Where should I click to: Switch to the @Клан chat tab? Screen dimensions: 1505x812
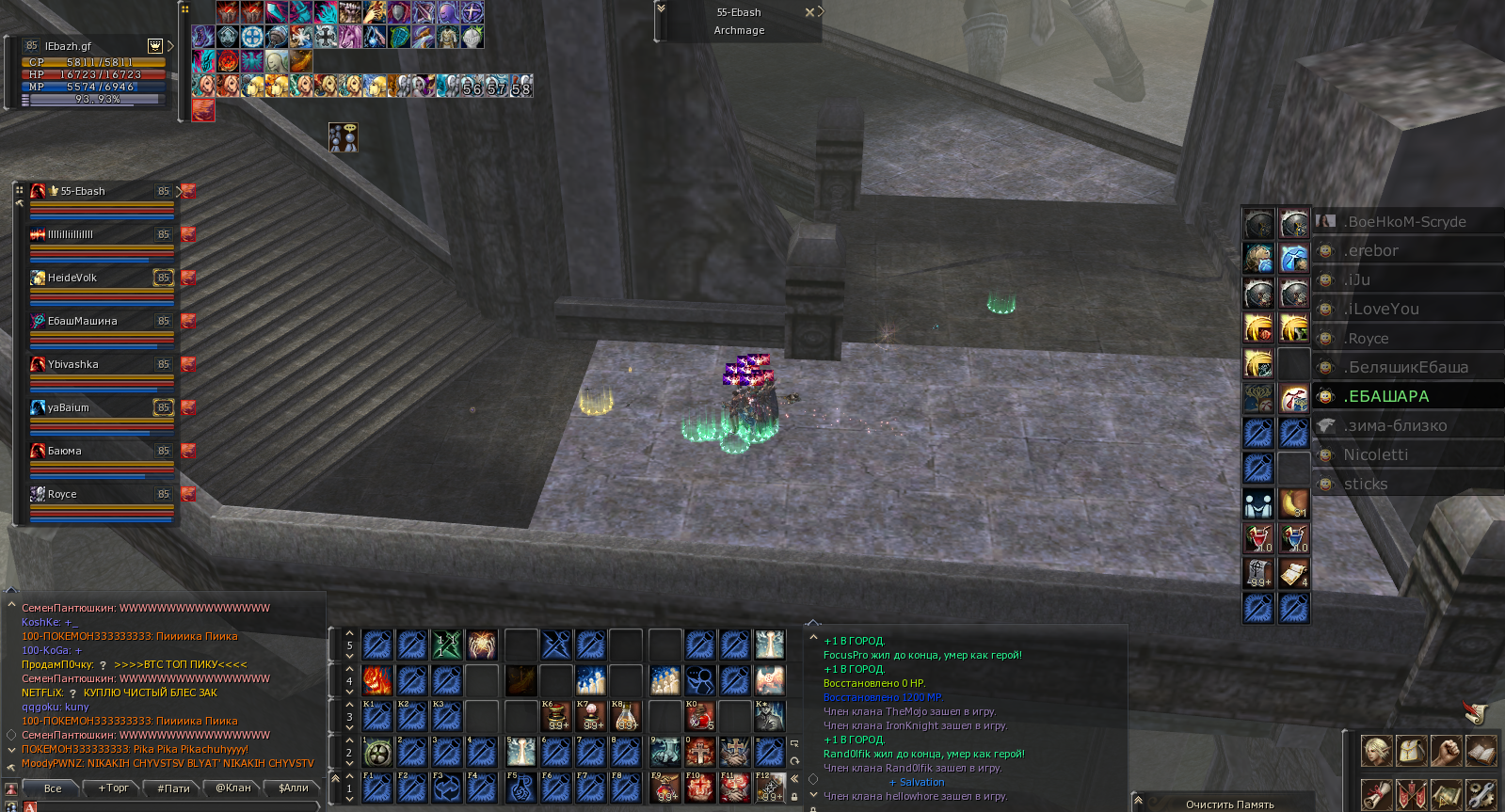click(x=233, y=788)
